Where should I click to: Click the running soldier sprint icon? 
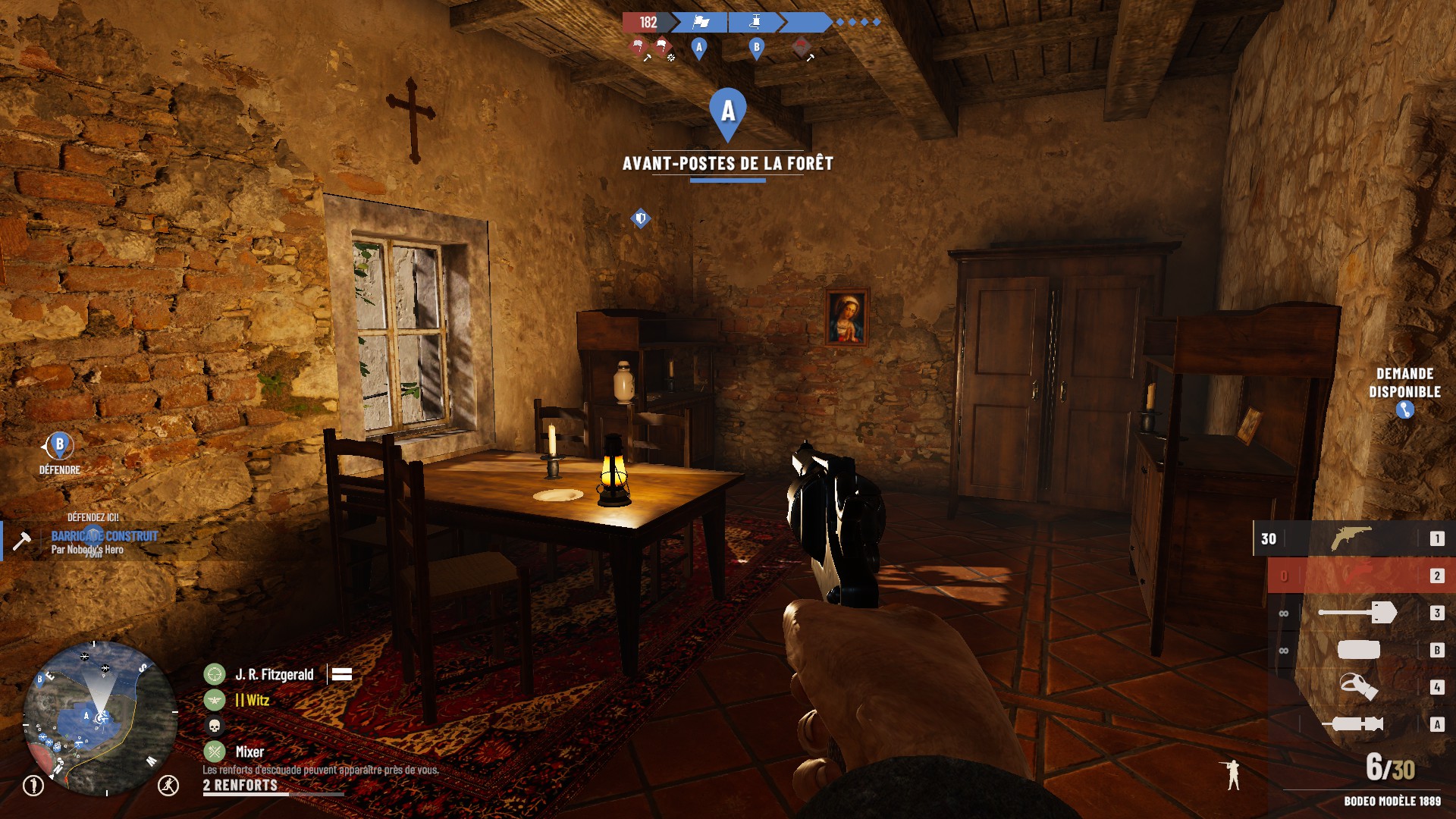(x=168, y=785)
